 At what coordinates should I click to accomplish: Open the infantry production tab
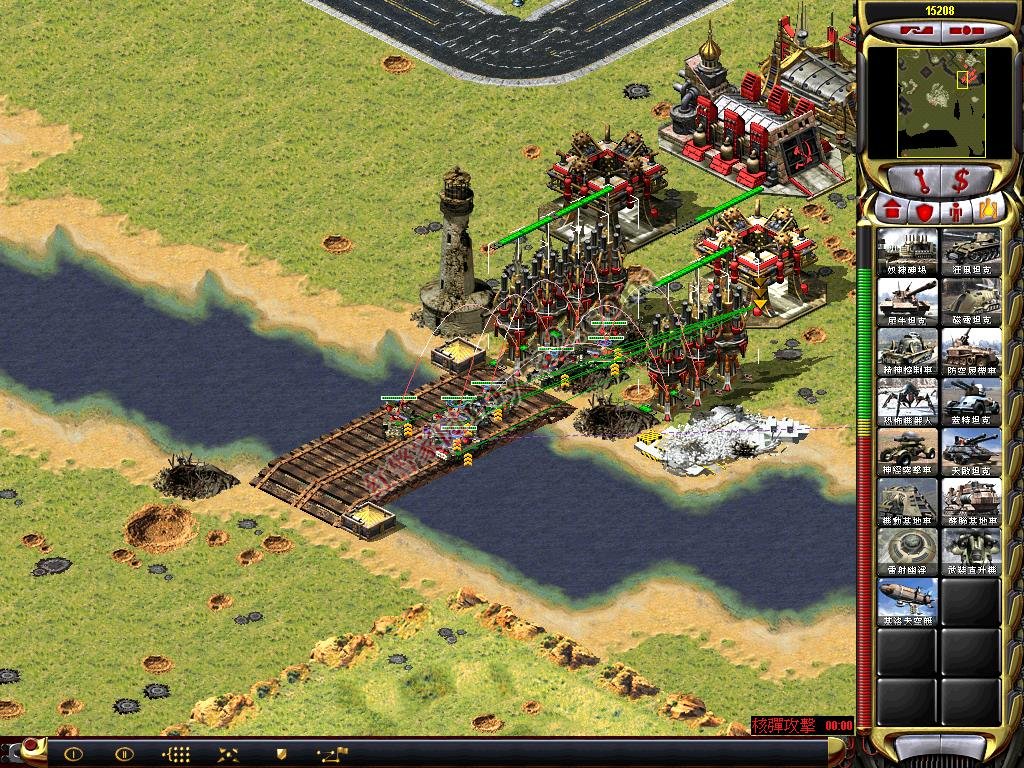click(956, 210)
